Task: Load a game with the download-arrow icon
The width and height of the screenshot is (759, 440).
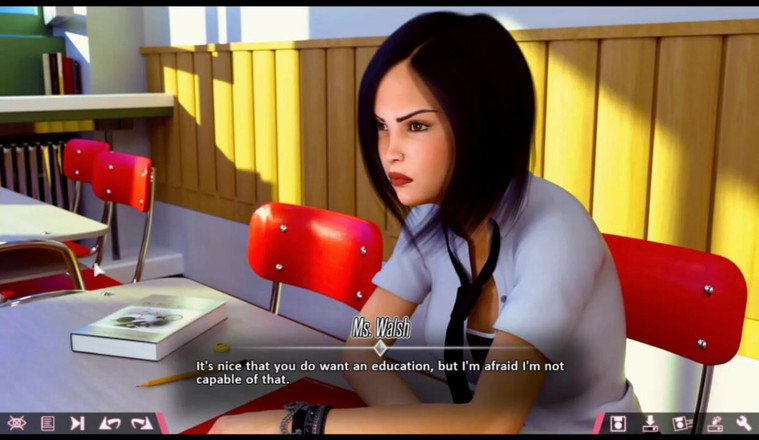Action: [650, 423]
